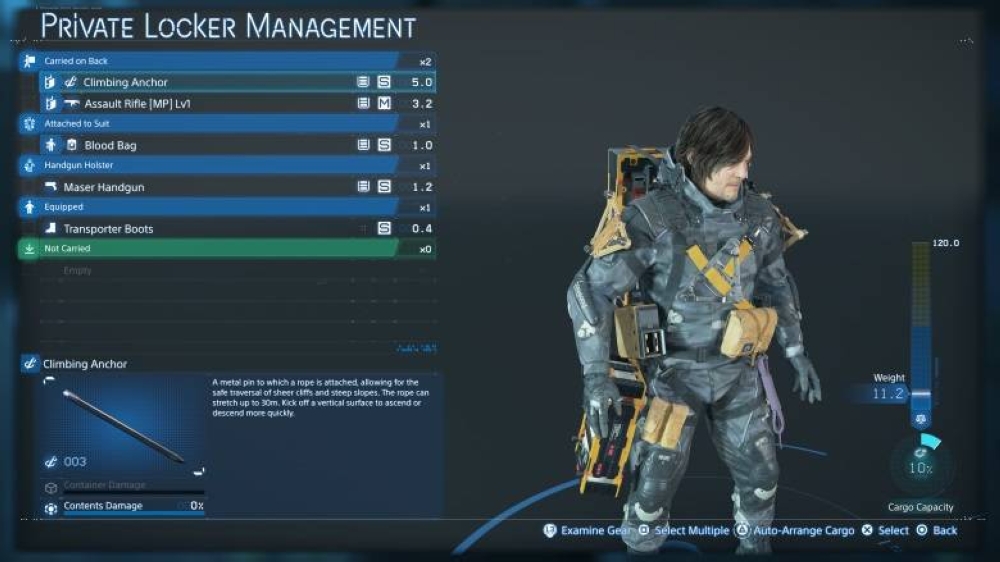
Task: Click the Climbing Anchor preview image
Action: [x=124, y=425]
